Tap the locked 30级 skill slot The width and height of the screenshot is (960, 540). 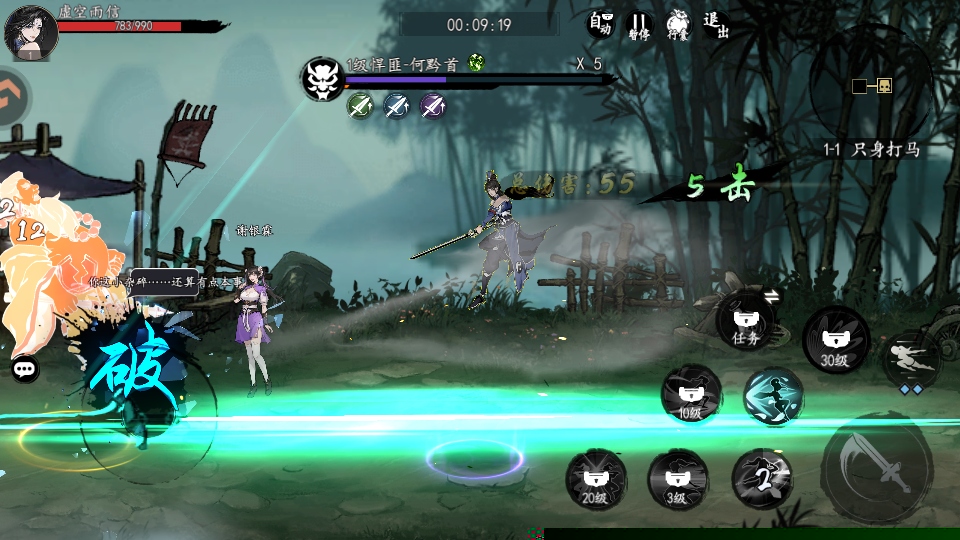836,340
